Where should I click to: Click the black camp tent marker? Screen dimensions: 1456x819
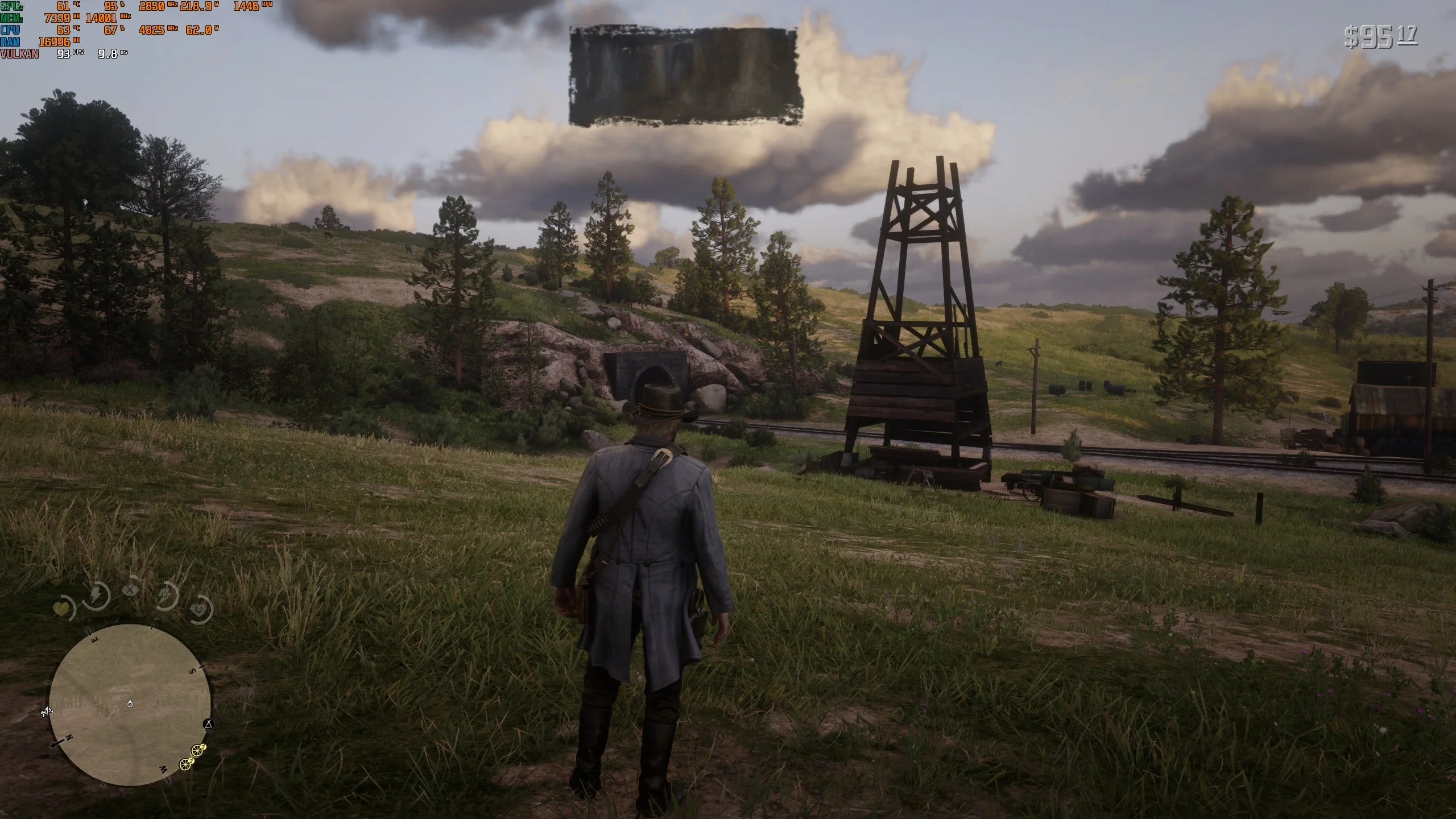point(209,724)
